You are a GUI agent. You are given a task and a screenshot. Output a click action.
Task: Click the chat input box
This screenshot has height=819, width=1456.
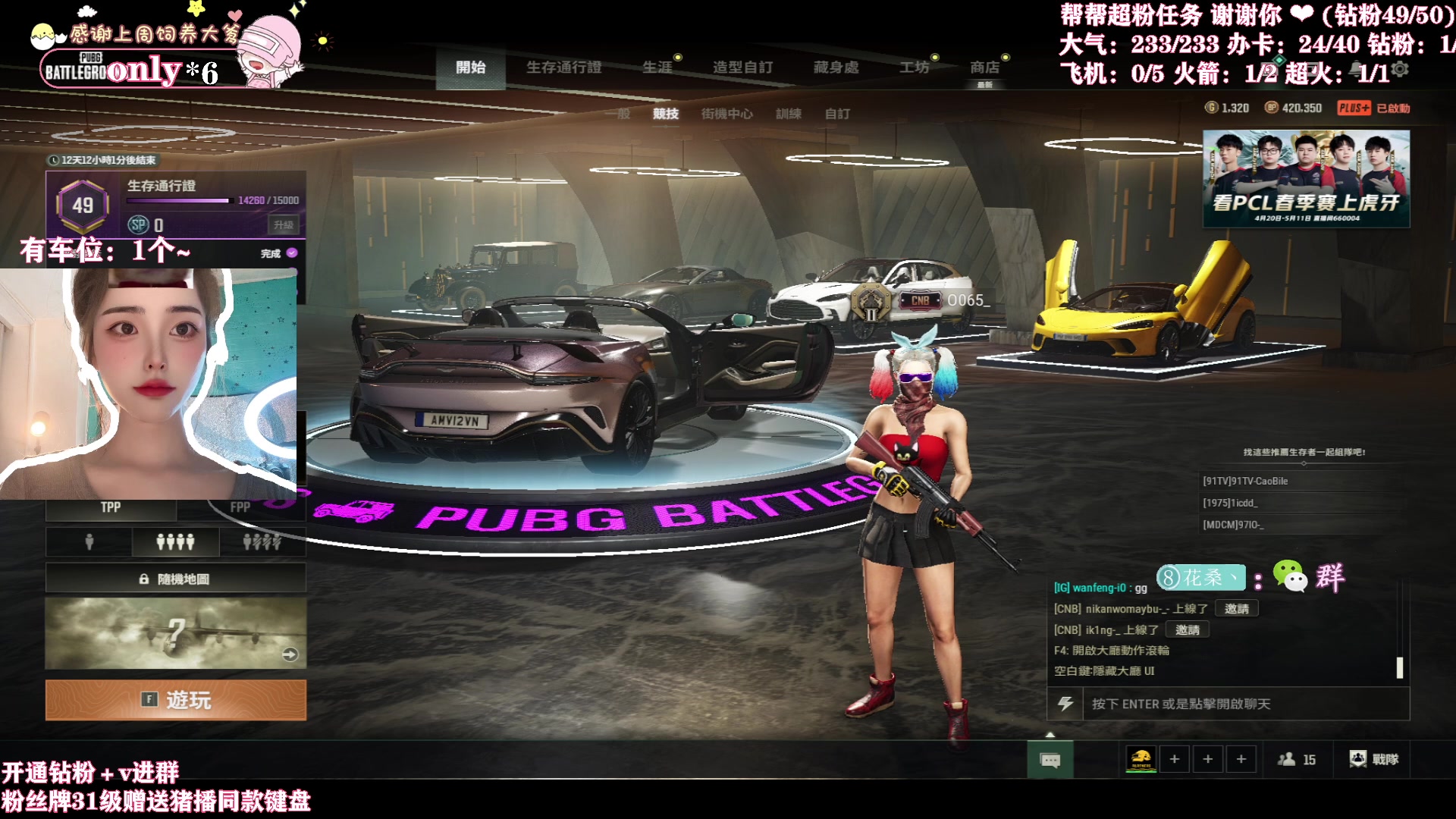coord(1244,704)
